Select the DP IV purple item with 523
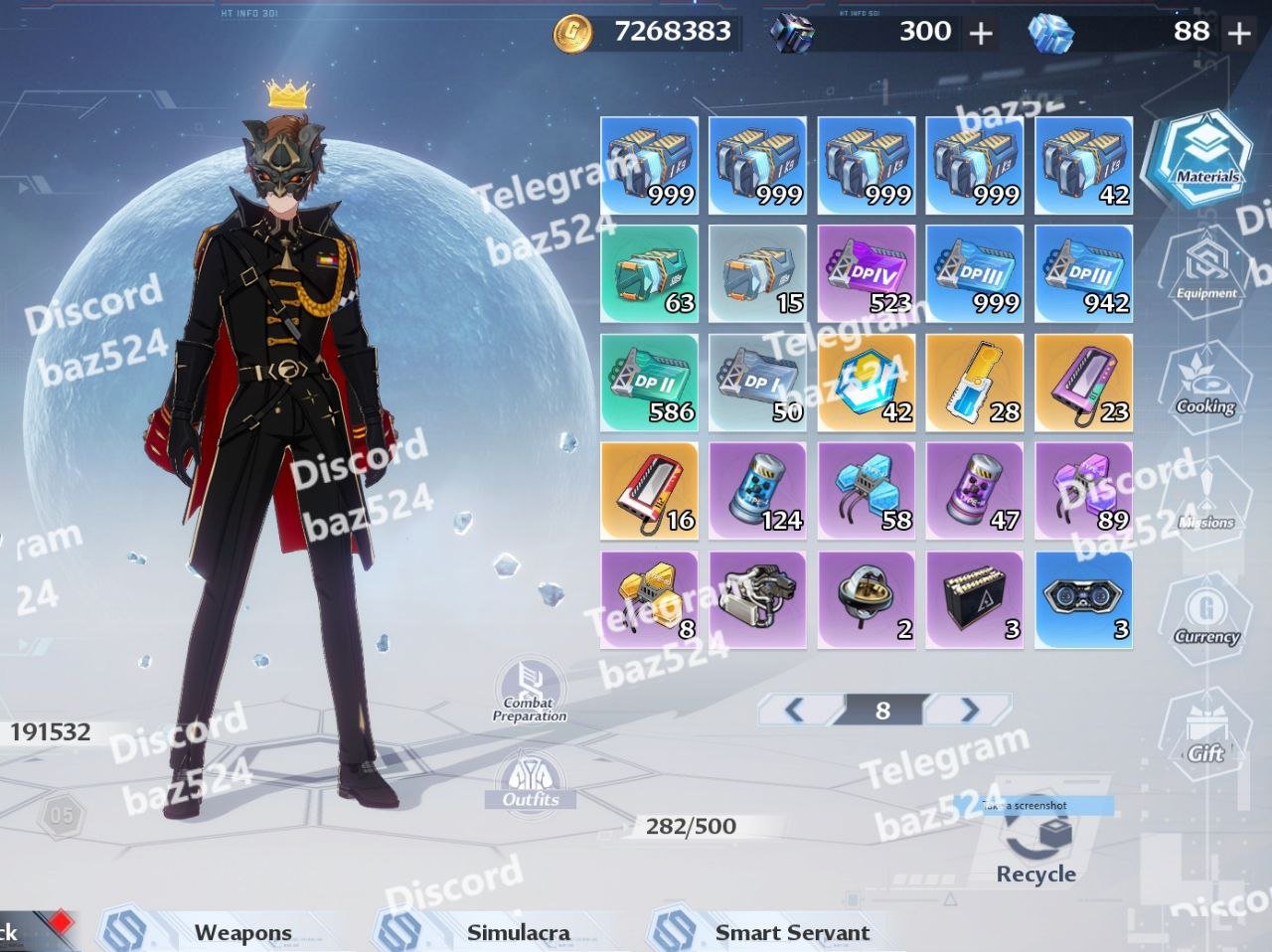 point(867,273)
